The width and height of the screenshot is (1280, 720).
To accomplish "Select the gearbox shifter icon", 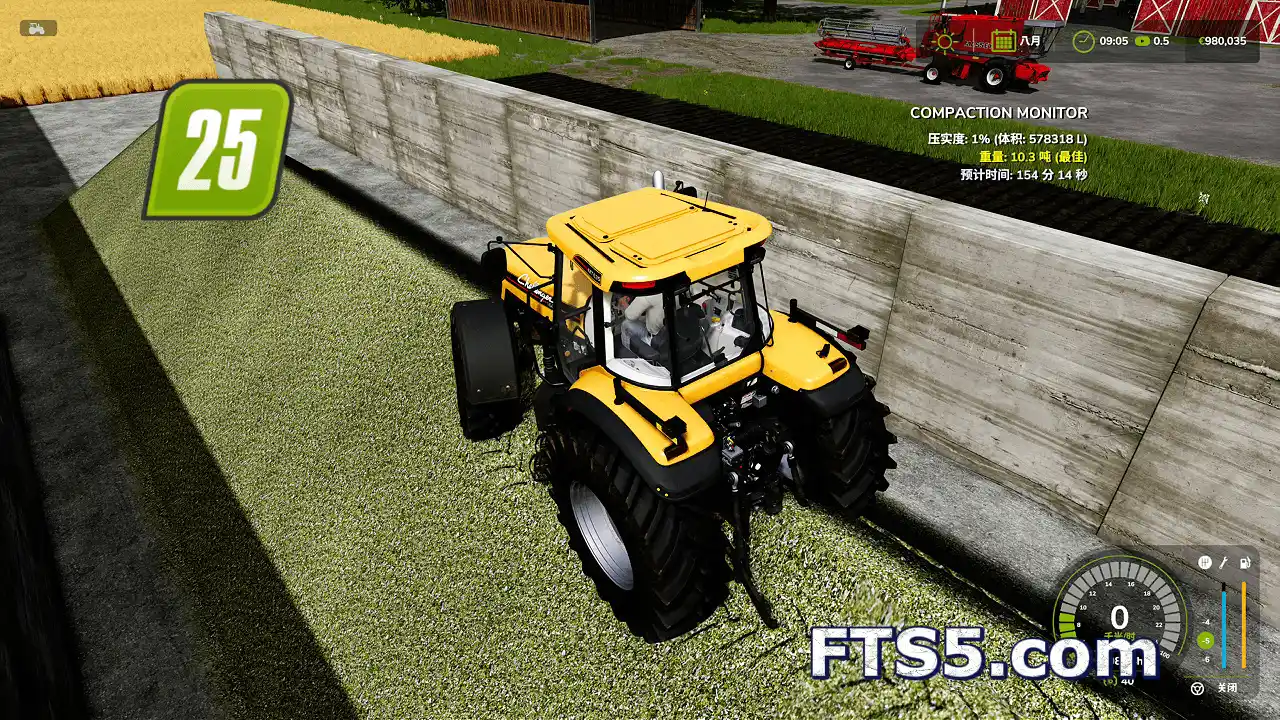I will (1204, 561).
